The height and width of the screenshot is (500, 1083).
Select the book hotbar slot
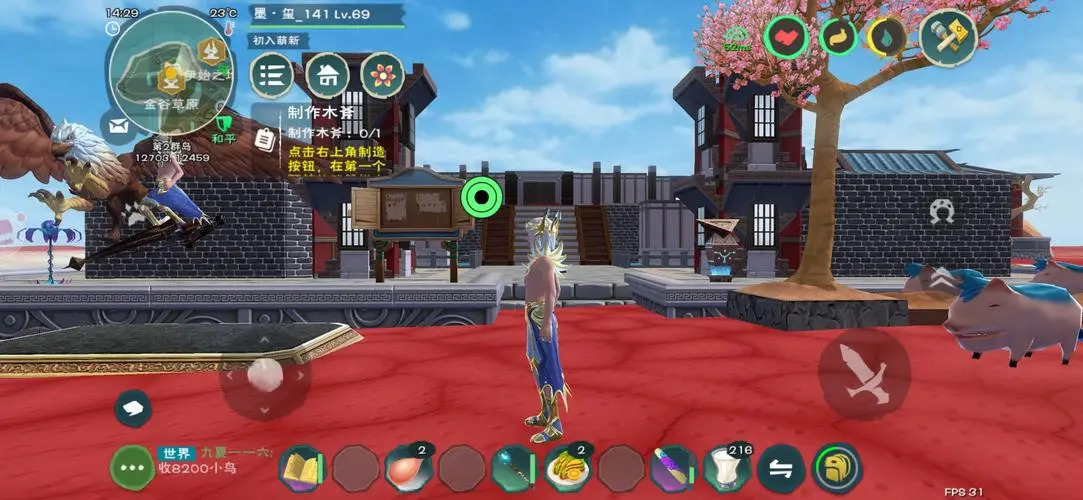click(x=302, y=469)
